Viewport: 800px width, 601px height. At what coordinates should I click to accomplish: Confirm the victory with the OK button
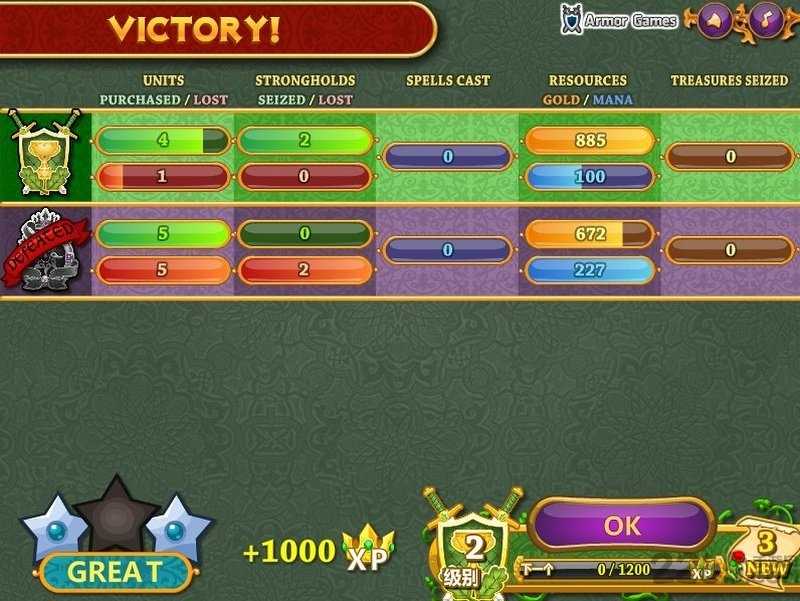tap(621, 525)
